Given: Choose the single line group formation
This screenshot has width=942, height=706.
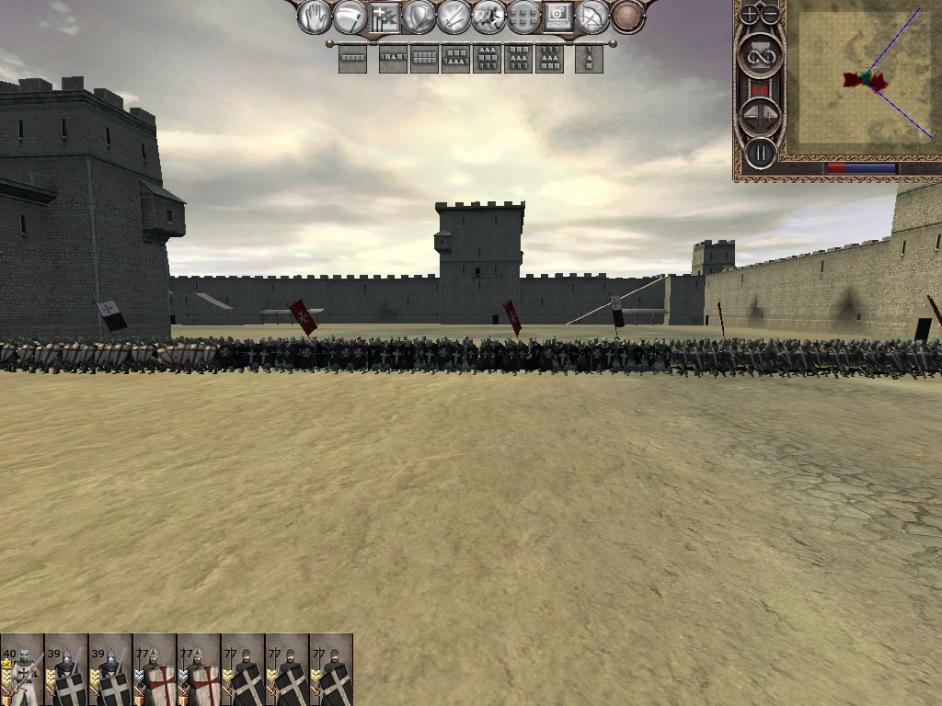Looking at the screenshot, I should 352,59.
